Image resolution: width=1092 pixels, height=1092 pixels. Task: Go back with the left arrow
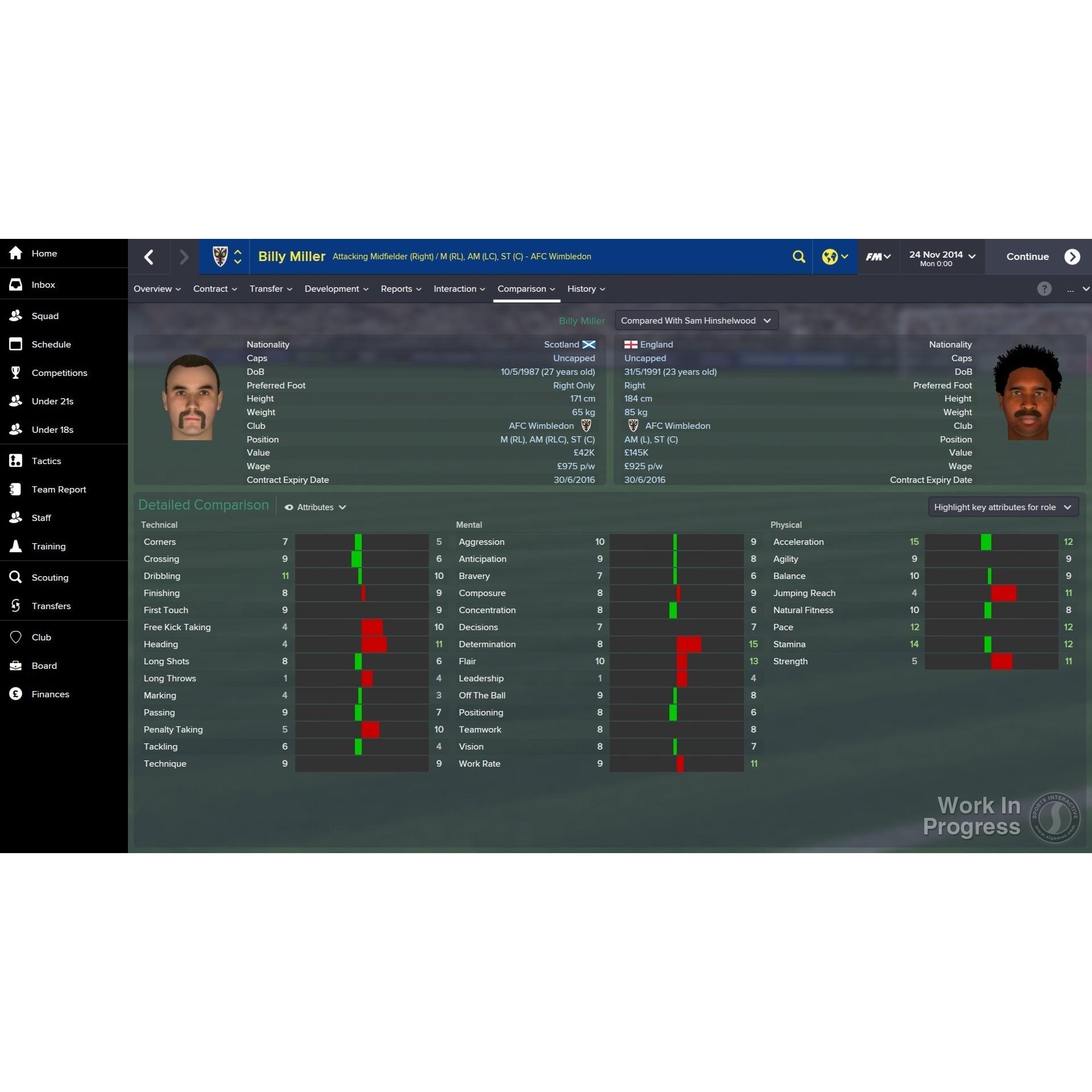(149, 257)
